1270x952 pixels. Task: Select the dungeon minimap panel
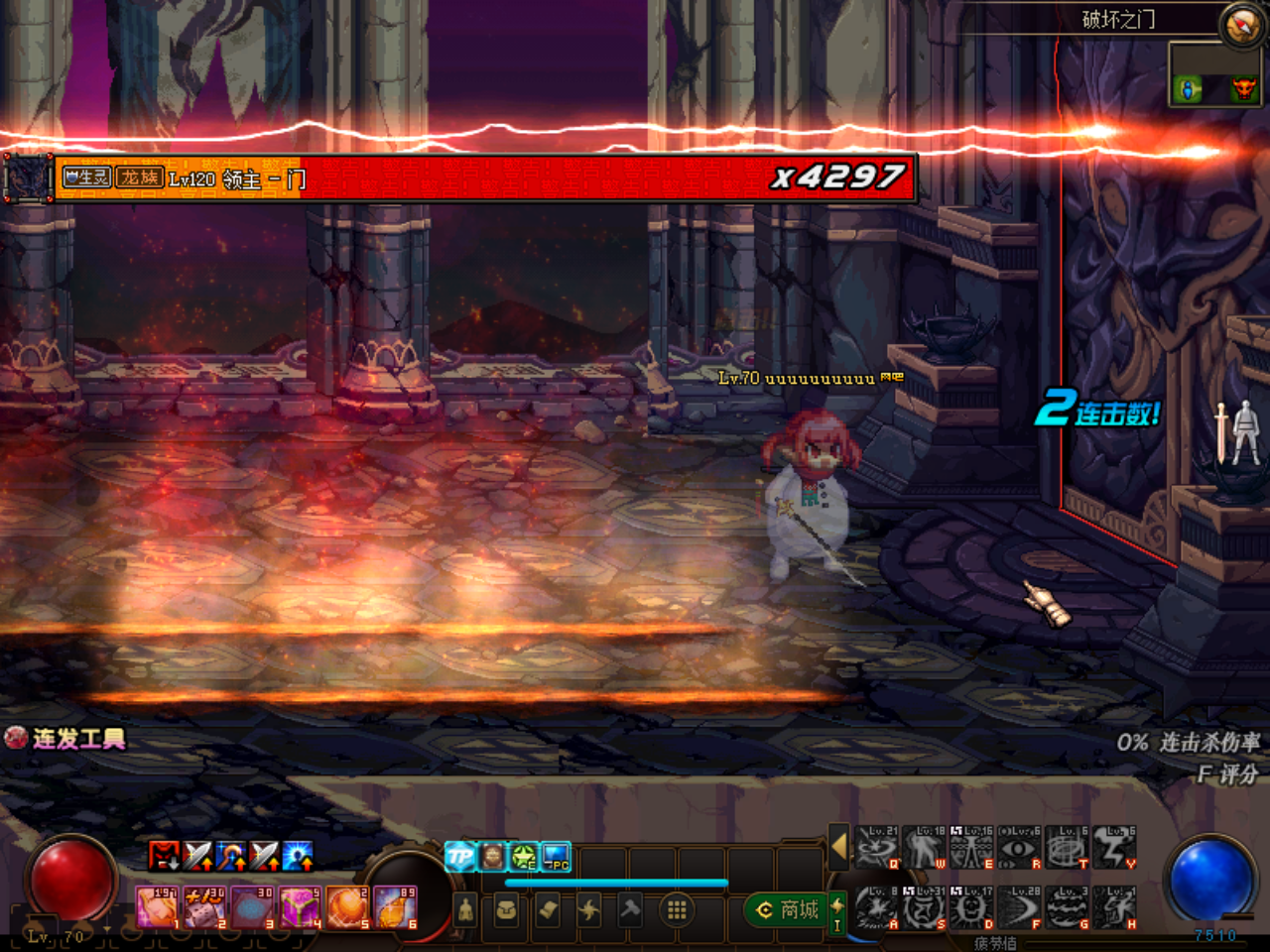click(1214, 75)
